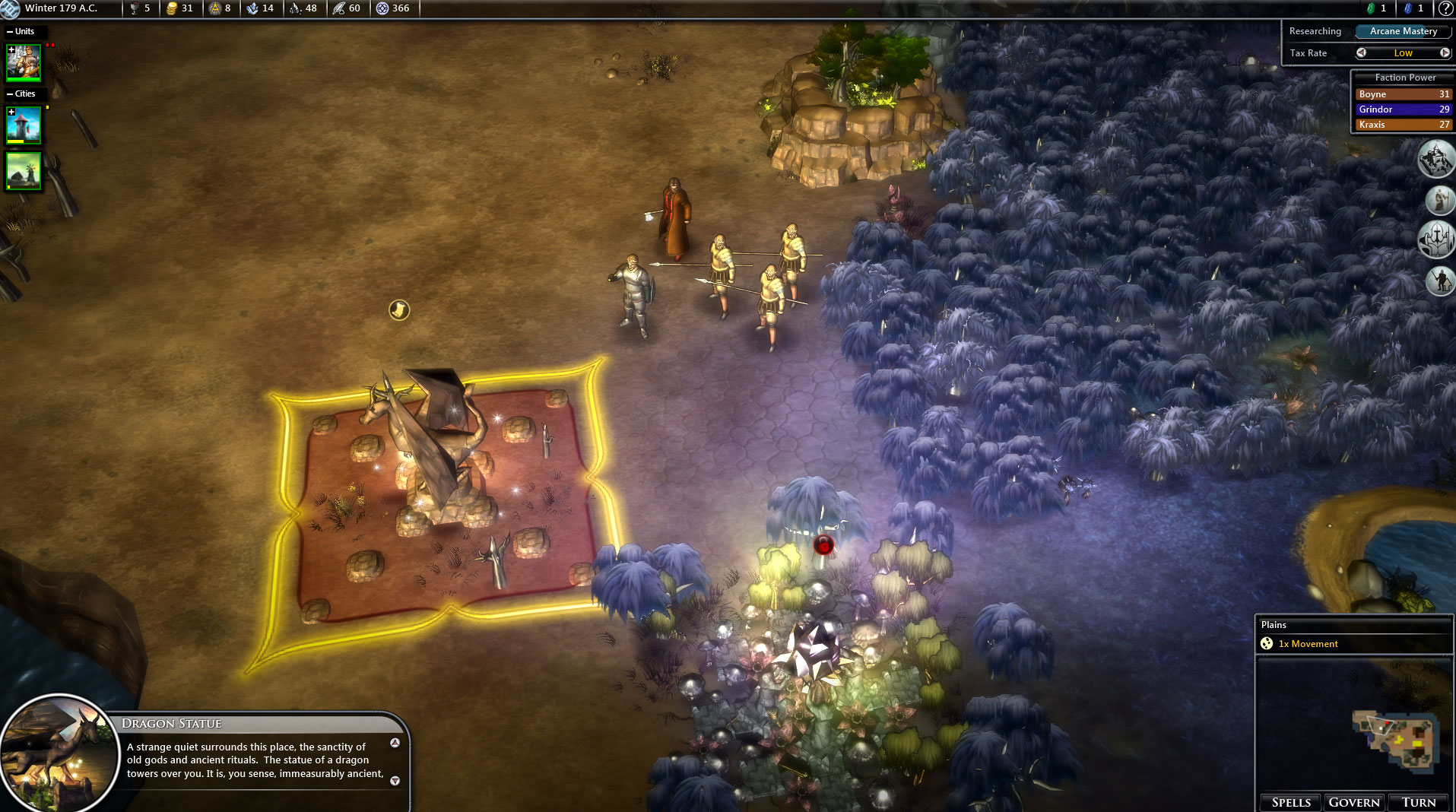This screenshot has height=812, width=1456.
Task: Select the hero unit portrait
Action: [24, 62]
